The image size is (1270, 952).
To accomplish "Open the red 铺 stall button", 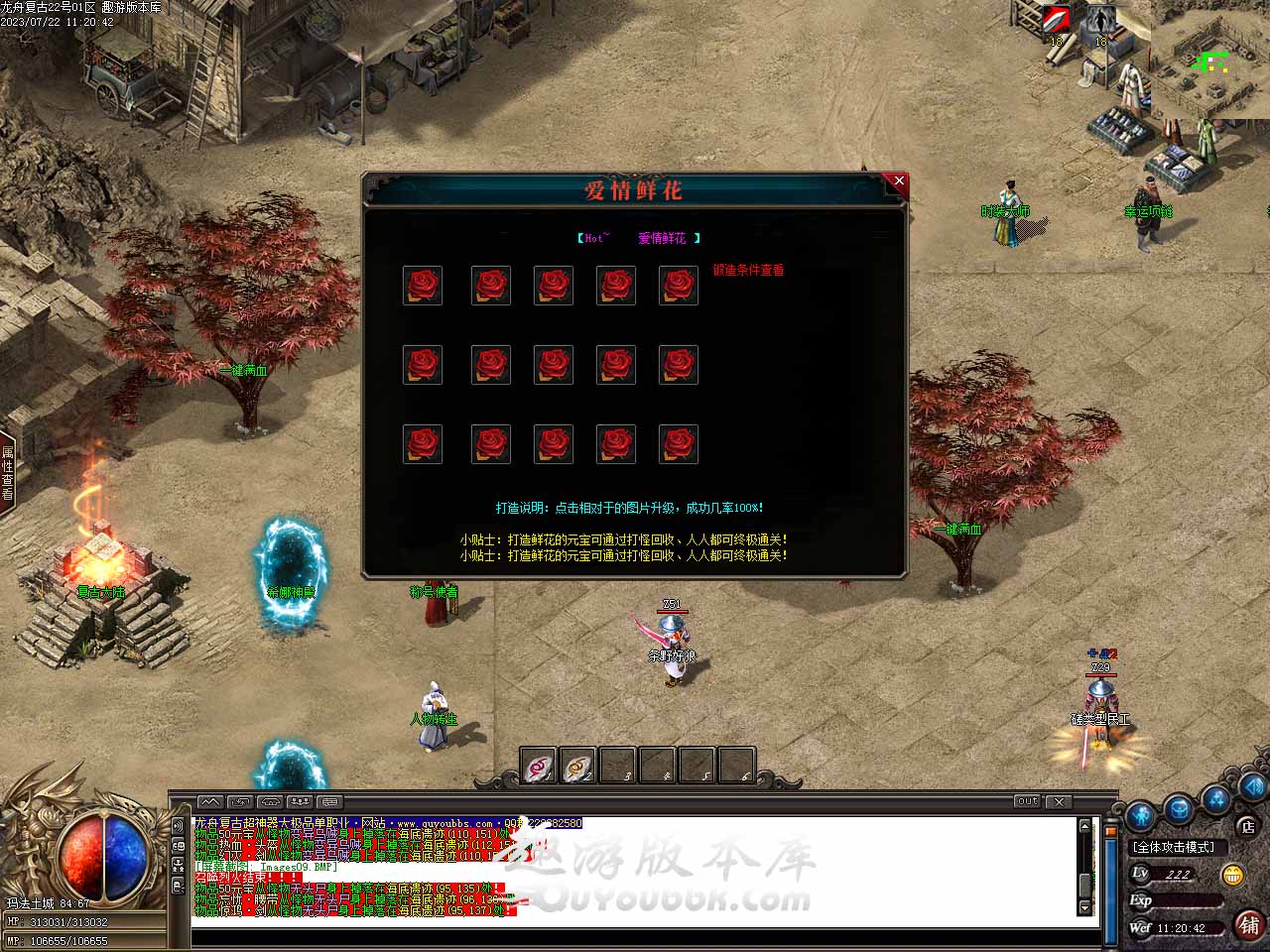I will 1249,925.
